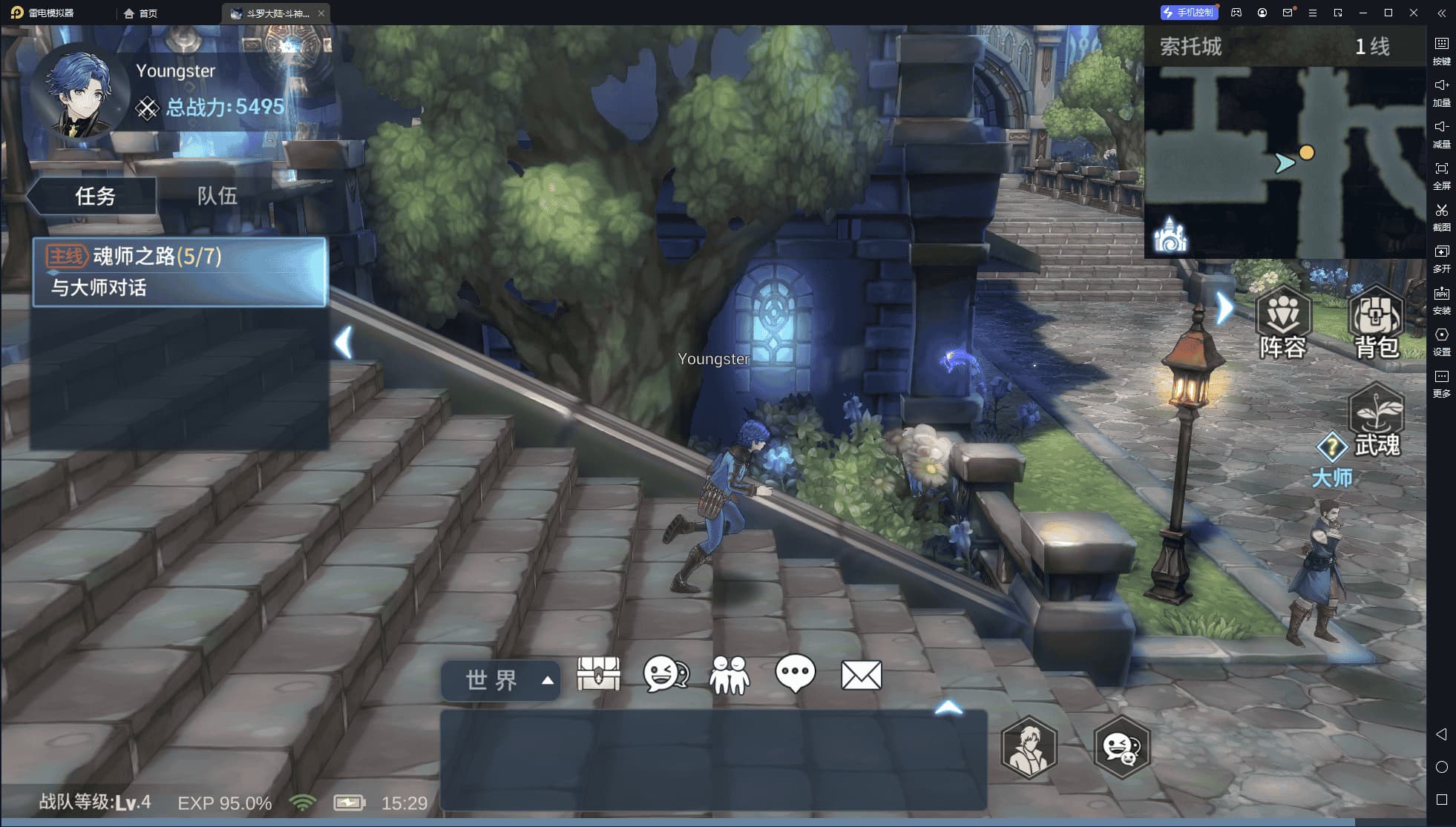The image size is (1456, 827).
Task: Open the 武魂 martial soul menu
Action: click(x=1377, y=421)
